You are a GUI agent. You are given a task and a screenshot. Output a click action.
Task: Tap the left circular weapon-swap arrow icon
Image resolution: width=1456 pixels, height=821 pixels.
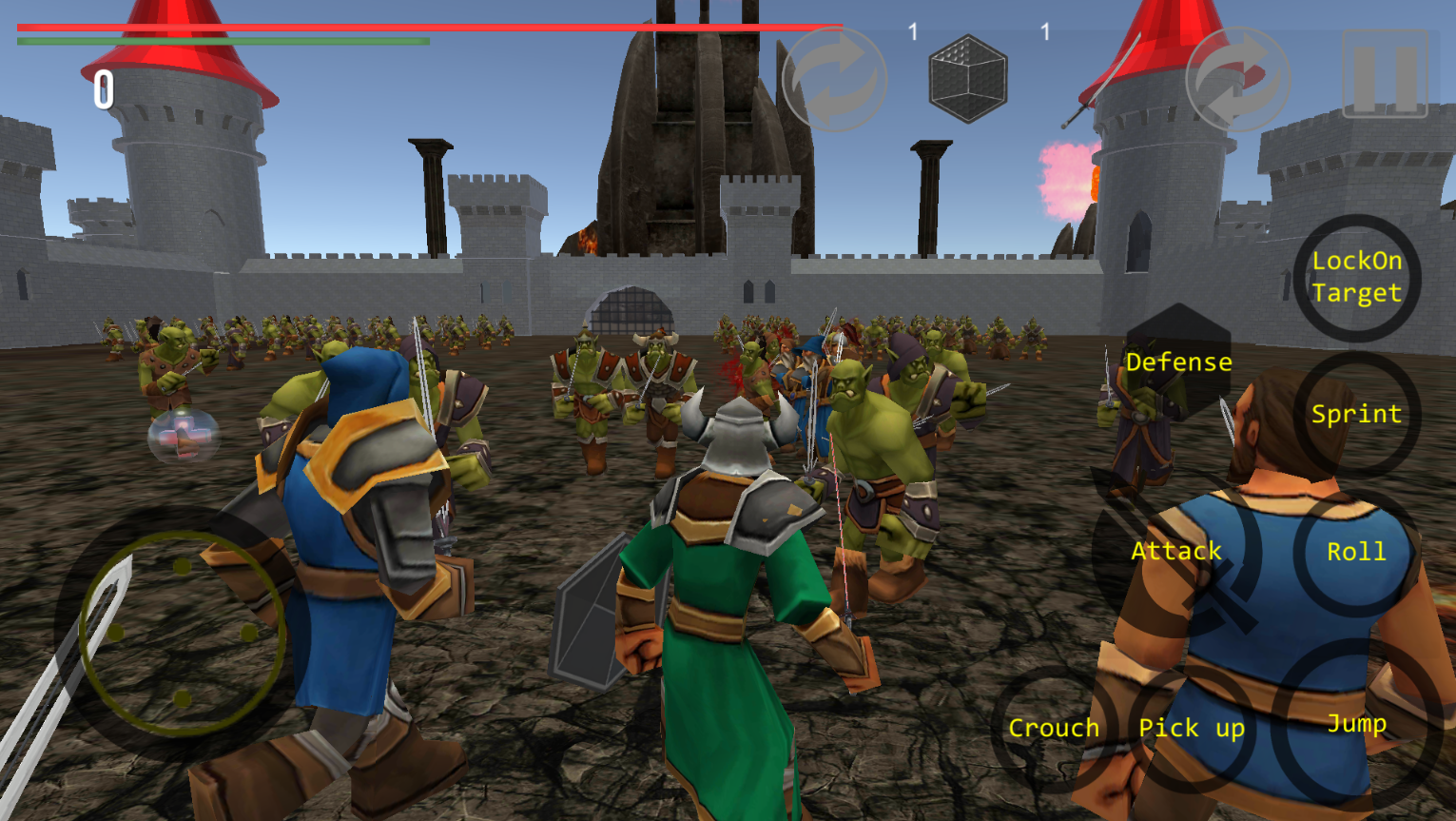(x=837, y=78)
